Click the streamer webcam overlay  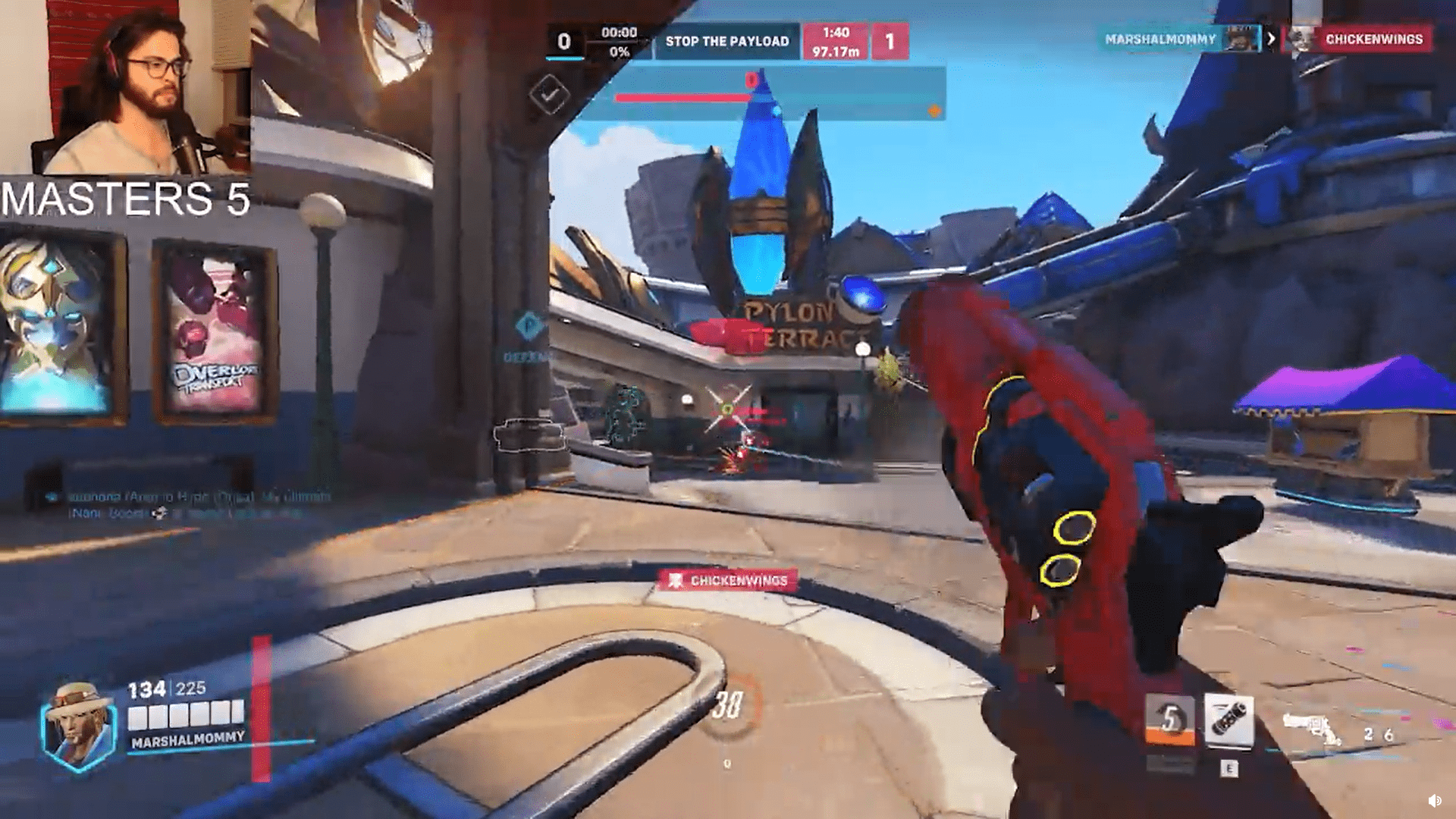point(126,87)
